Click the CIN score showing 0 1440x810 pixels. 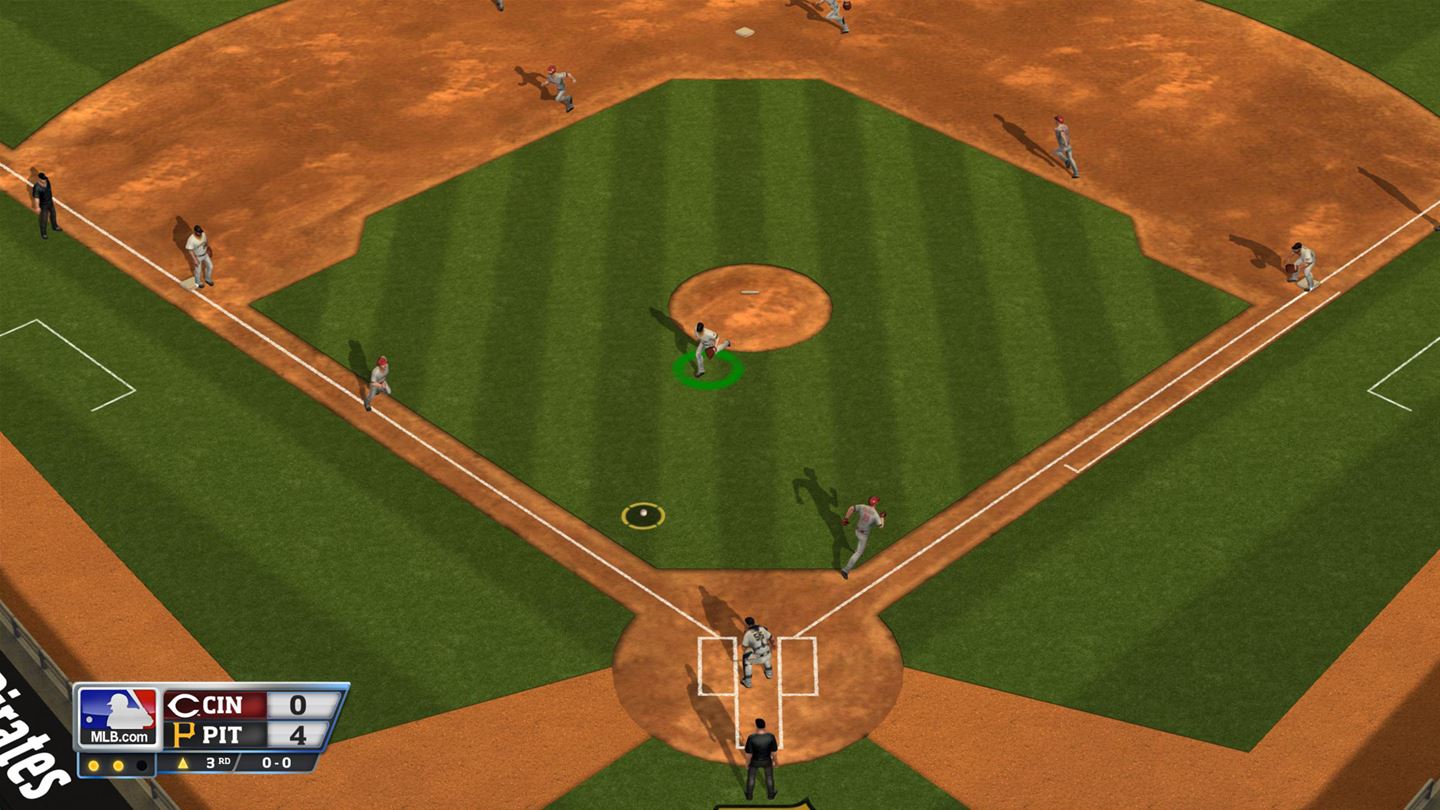(x=300, y=703)
